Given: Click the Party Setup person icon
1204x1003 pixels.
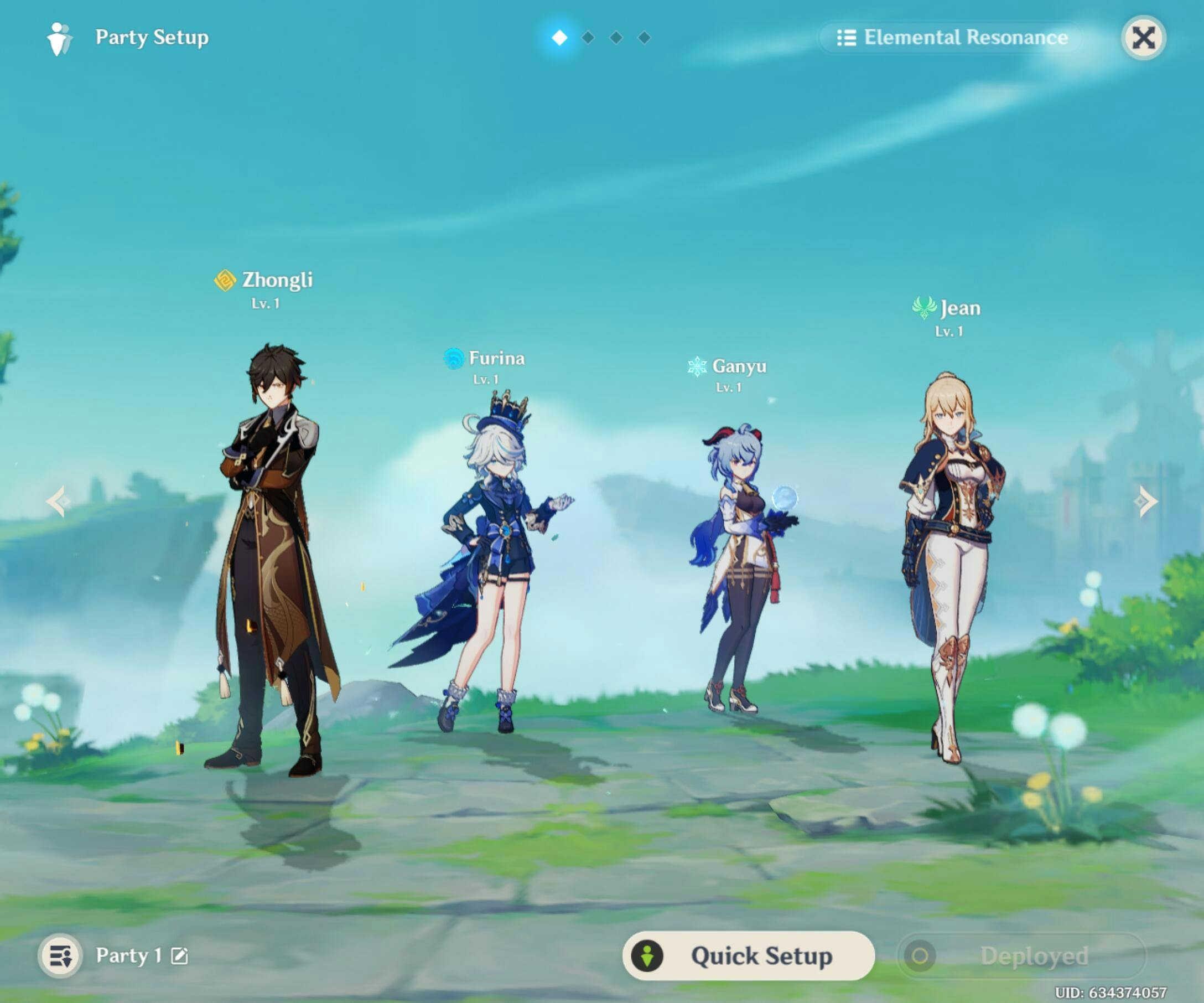Looking at the screenshot, I should [x=61, y=38].
